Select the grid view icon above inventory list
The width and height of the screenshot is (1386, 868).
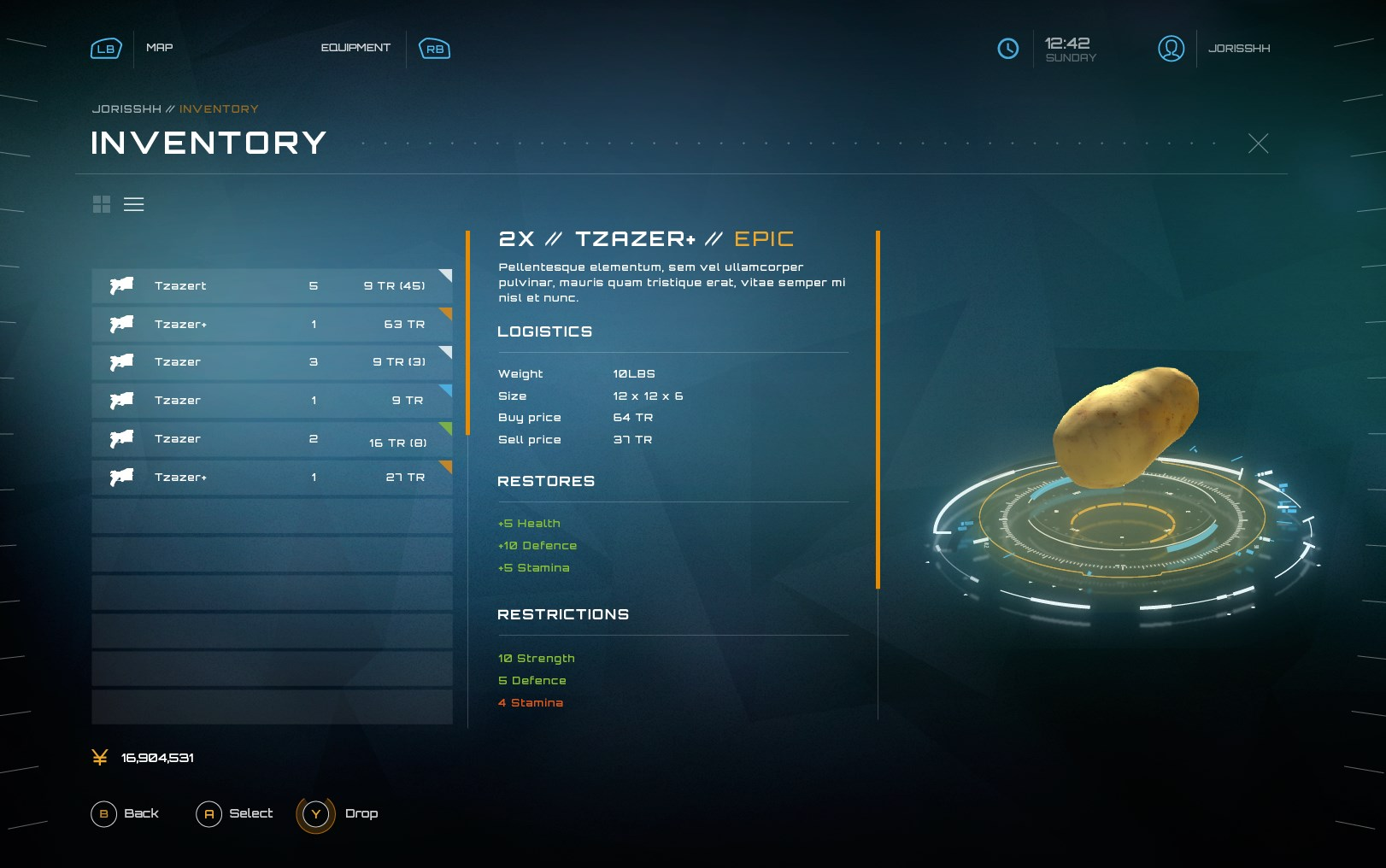tap(102, 204)
